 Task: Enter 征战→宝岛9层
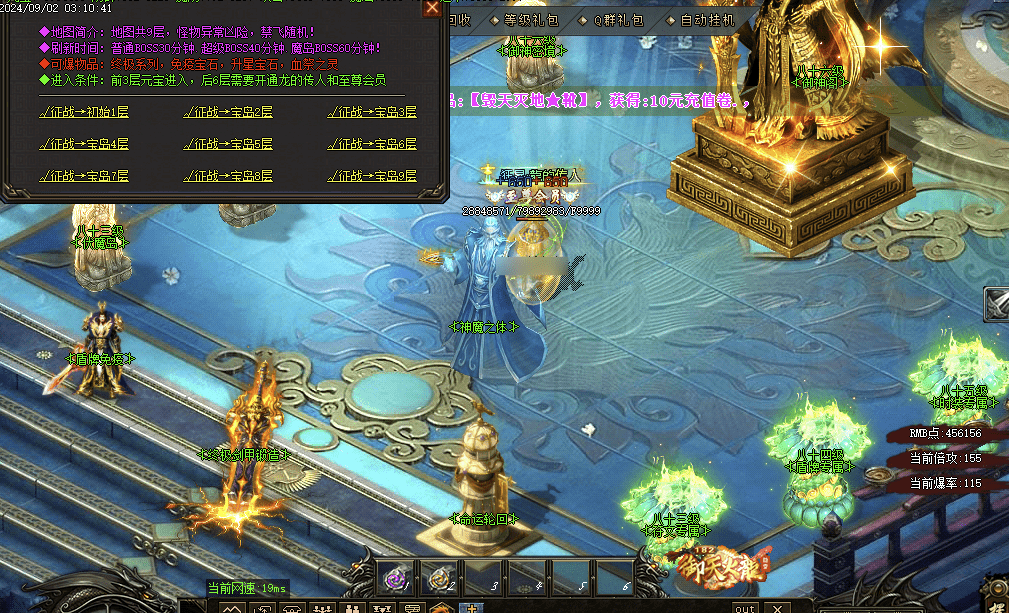coord(373,176)
